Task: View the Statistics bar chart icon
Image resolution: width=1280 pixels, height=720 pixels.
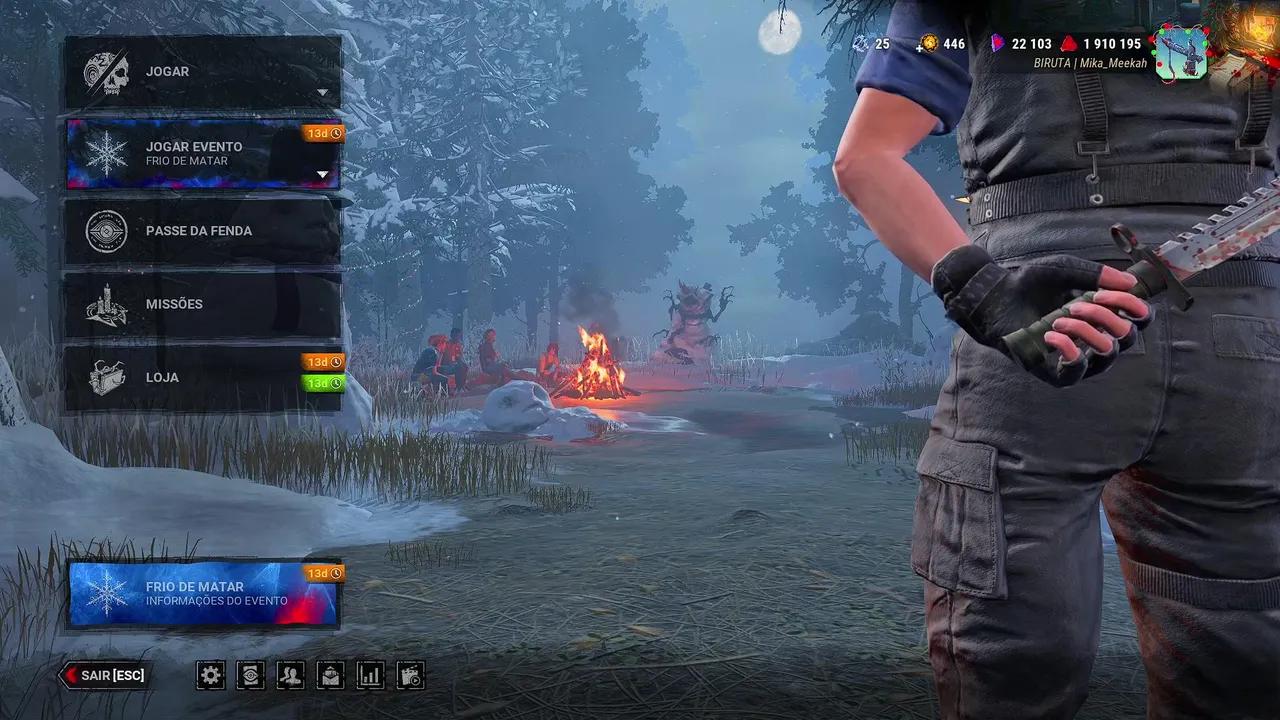Action: click(x=369, y=675)
